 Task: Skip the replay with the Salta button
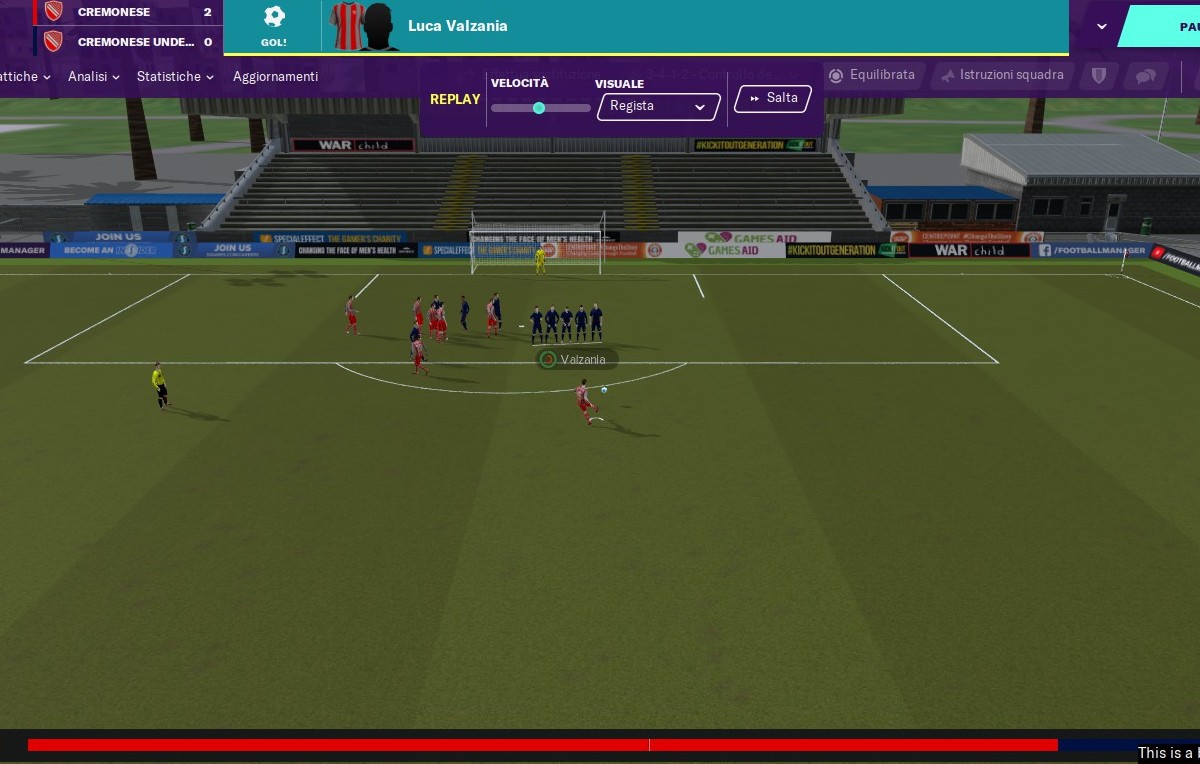point(772,98)
